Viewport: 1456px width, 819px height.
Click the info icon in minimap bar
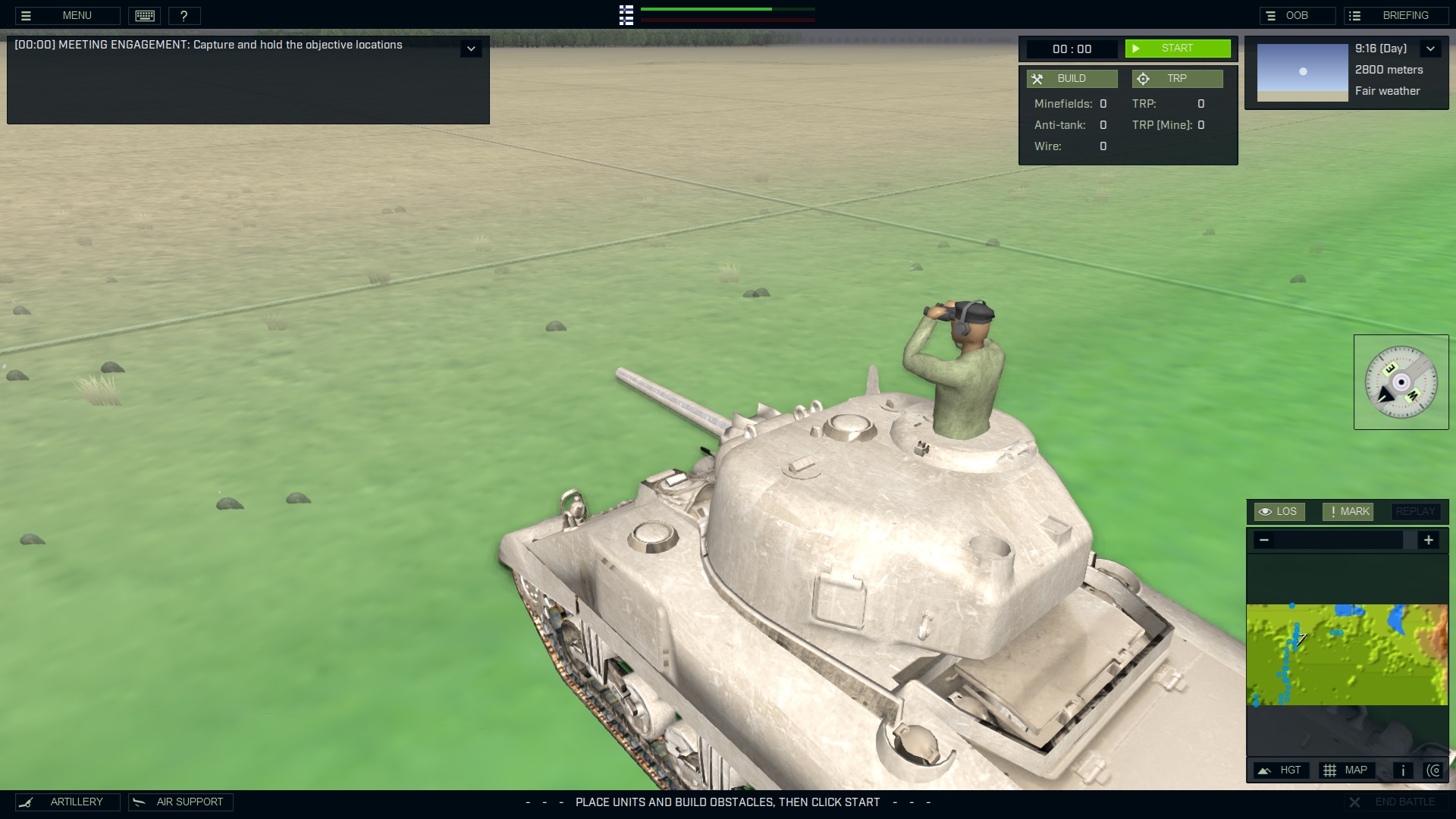tap(1403, 770)
